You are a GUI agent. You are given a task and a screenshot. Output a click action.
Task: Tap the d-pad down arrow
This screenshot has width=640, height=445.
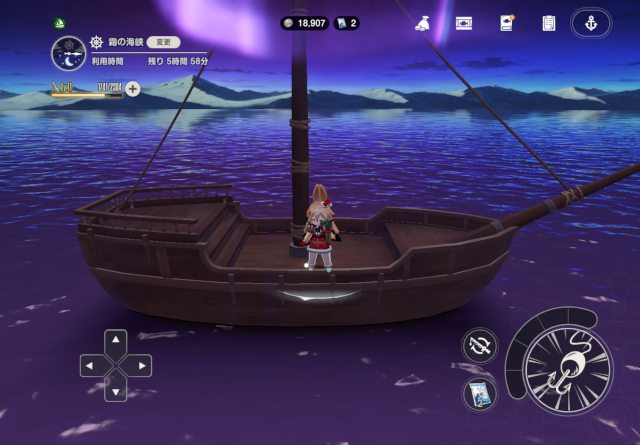point(116,390)
